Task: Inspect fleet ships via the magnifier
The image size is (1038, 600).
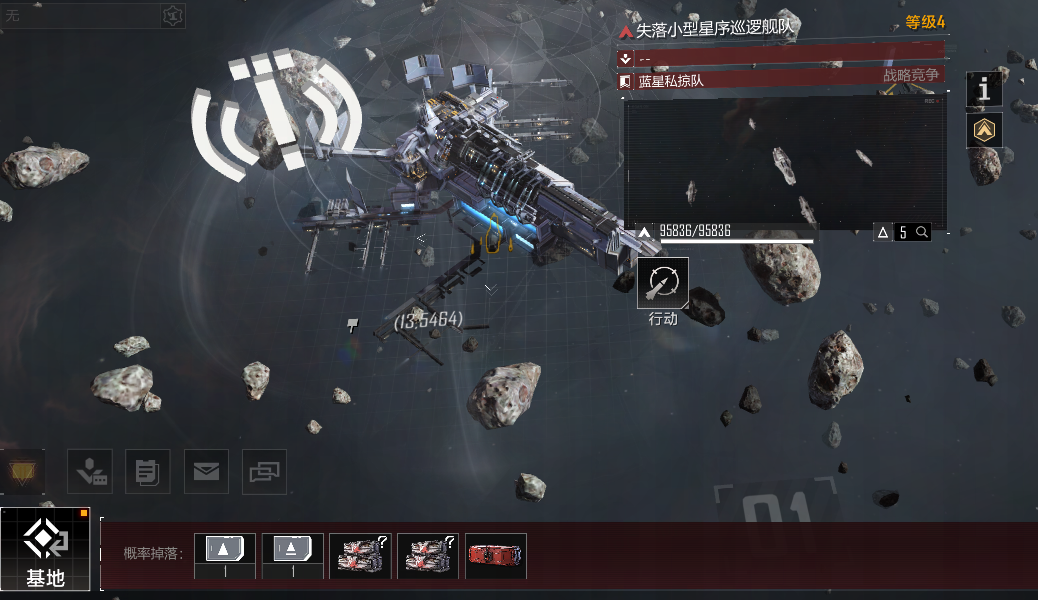Action: point(922,232)
